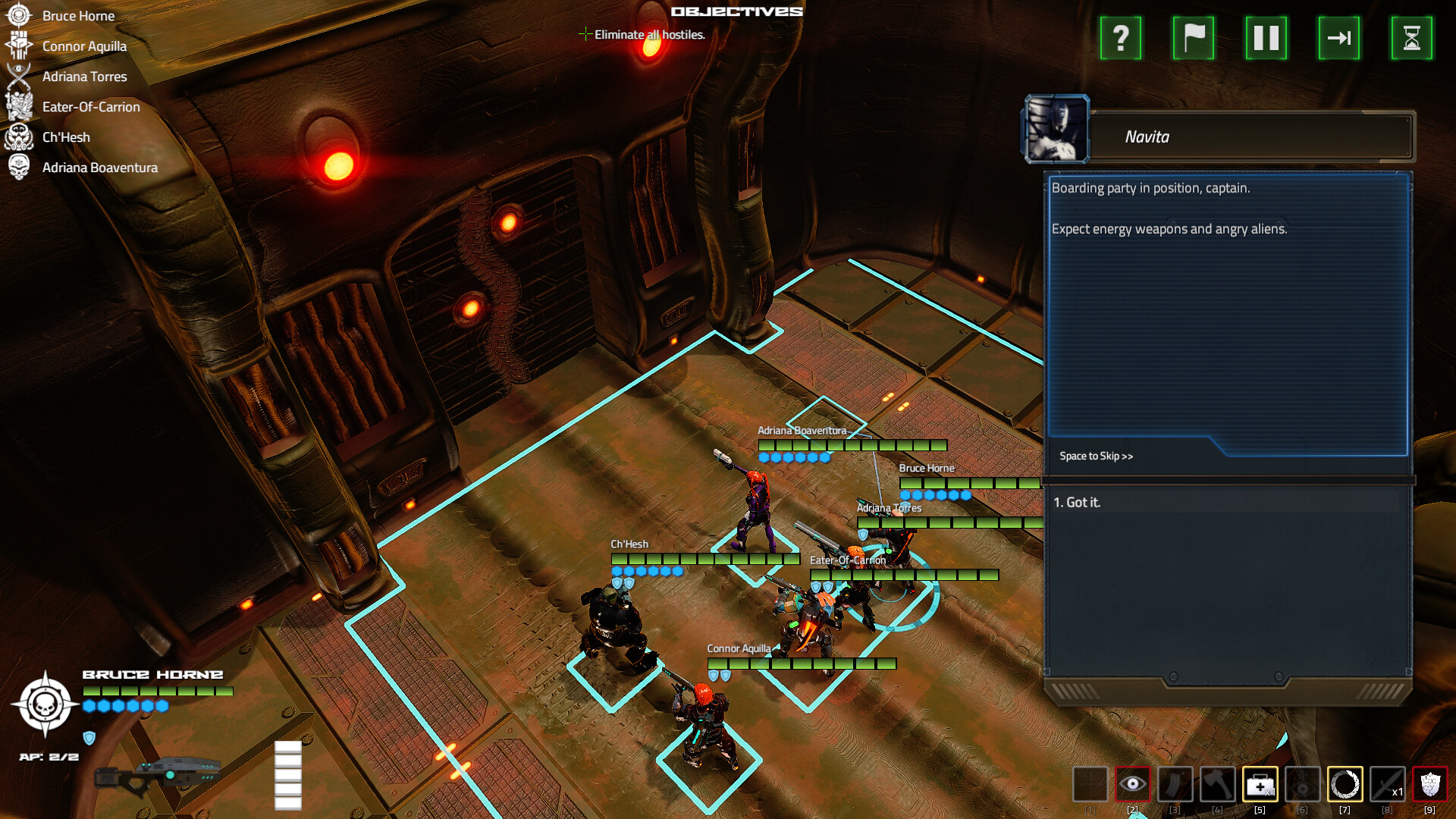The image size is (1456, 819).
Task: Click the flag mission button
Action: 1193,39
